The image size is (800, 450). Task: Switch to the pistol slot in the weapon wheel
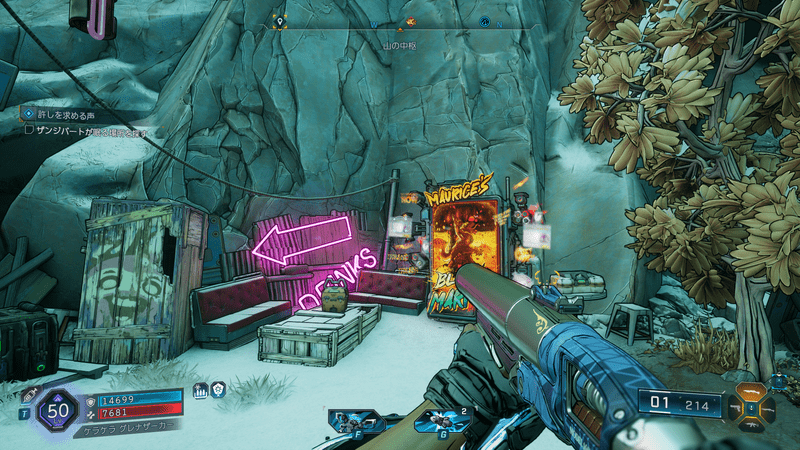[734, 407]
